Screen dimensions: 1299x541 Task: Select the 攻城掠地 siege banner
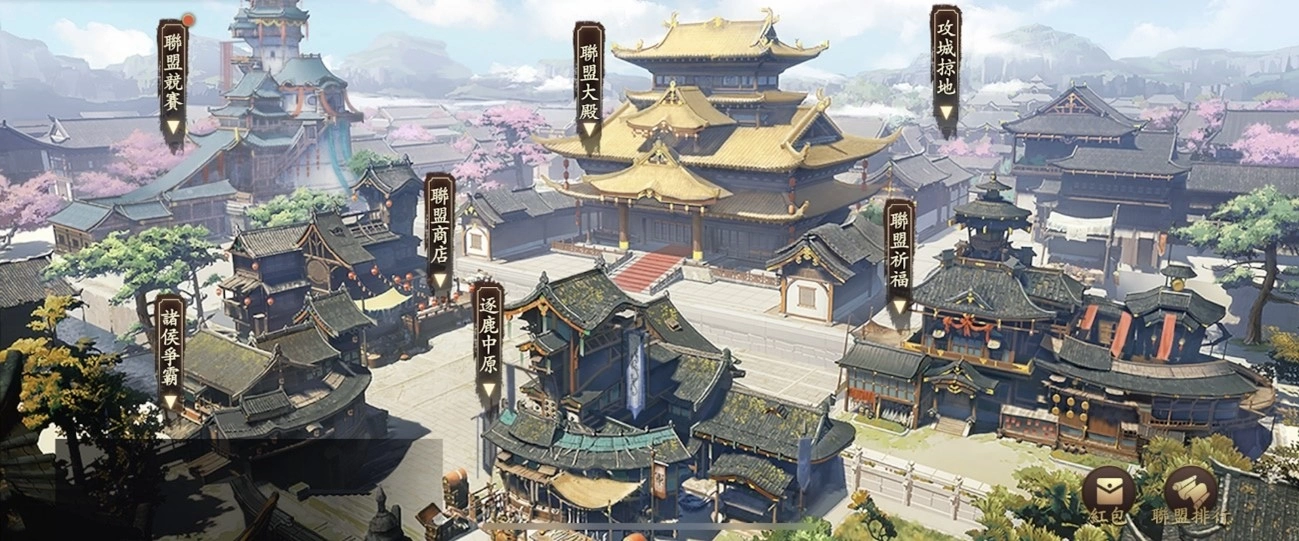[945, 66]
